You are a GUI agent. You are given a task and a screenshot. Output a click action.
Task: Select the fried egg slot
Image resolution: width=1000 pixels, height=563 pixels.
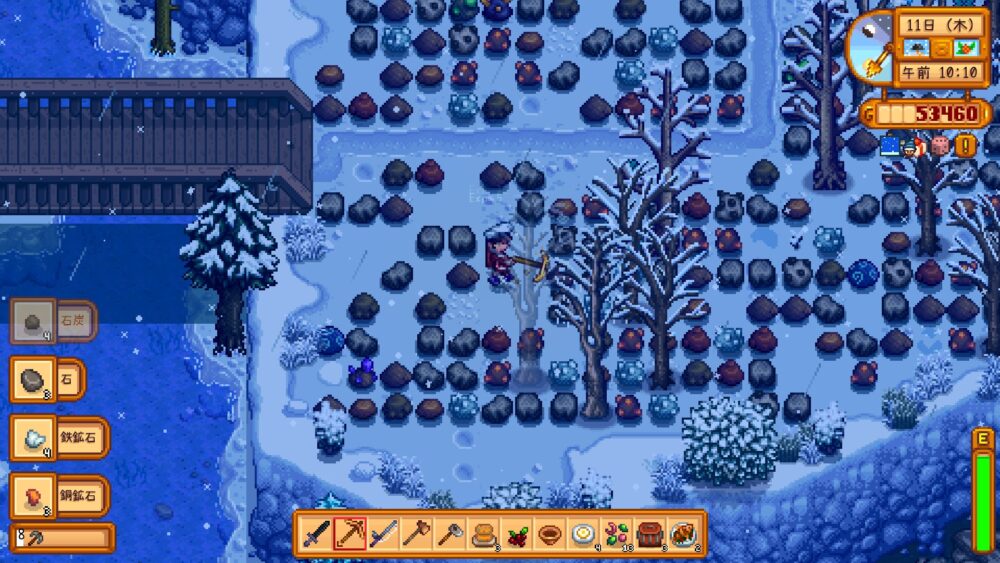click(x=583, y=533)
